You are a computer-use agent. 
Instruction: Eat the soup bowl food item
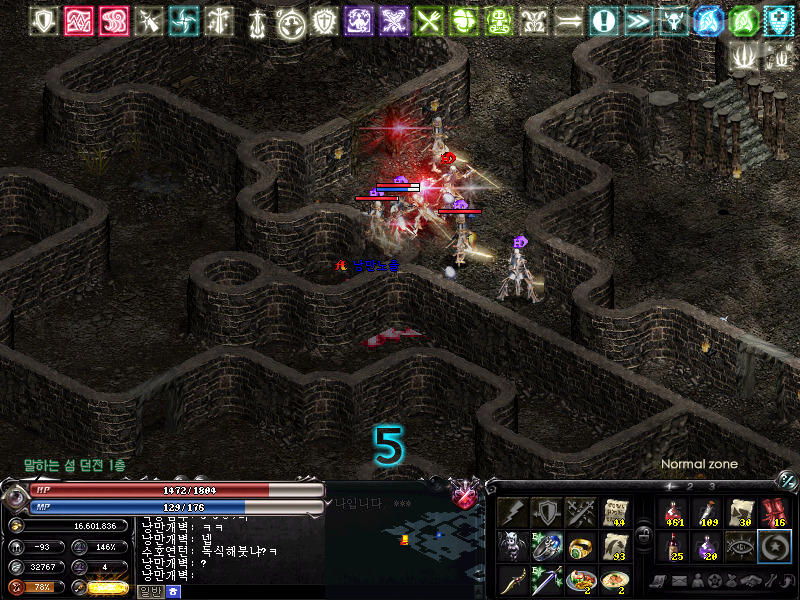click(615, 580)
